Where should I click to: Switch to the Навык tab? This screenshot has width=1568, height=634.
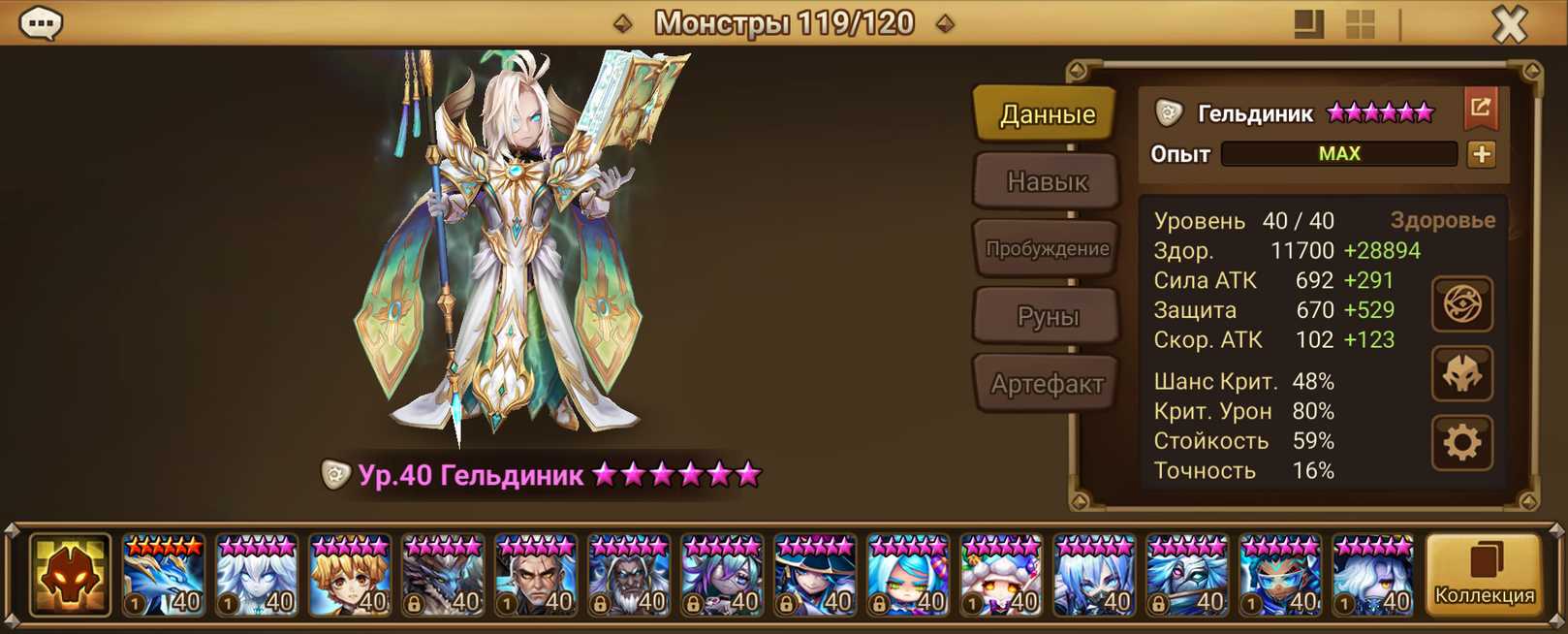(1047, 181)
